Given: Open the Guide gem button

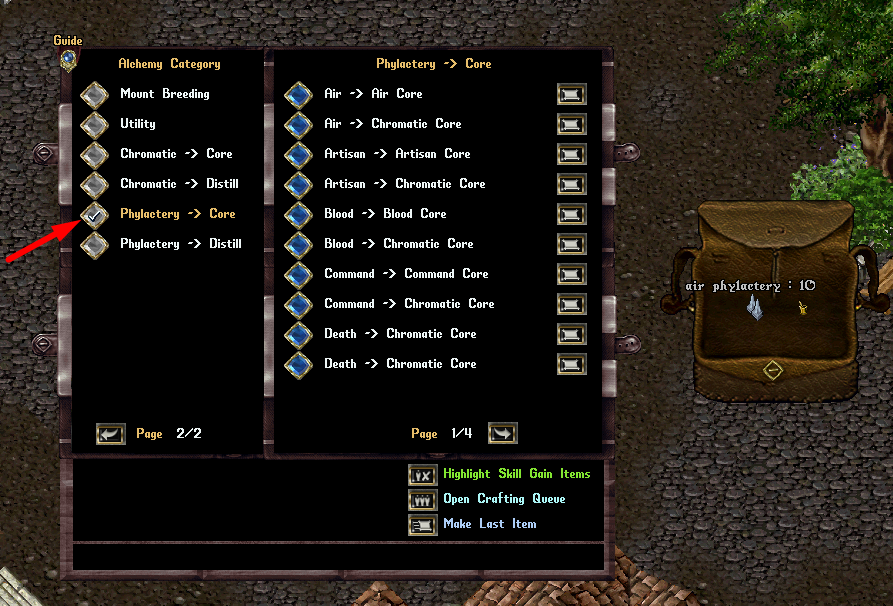Looking at the screenshot, I should point(67,58).
